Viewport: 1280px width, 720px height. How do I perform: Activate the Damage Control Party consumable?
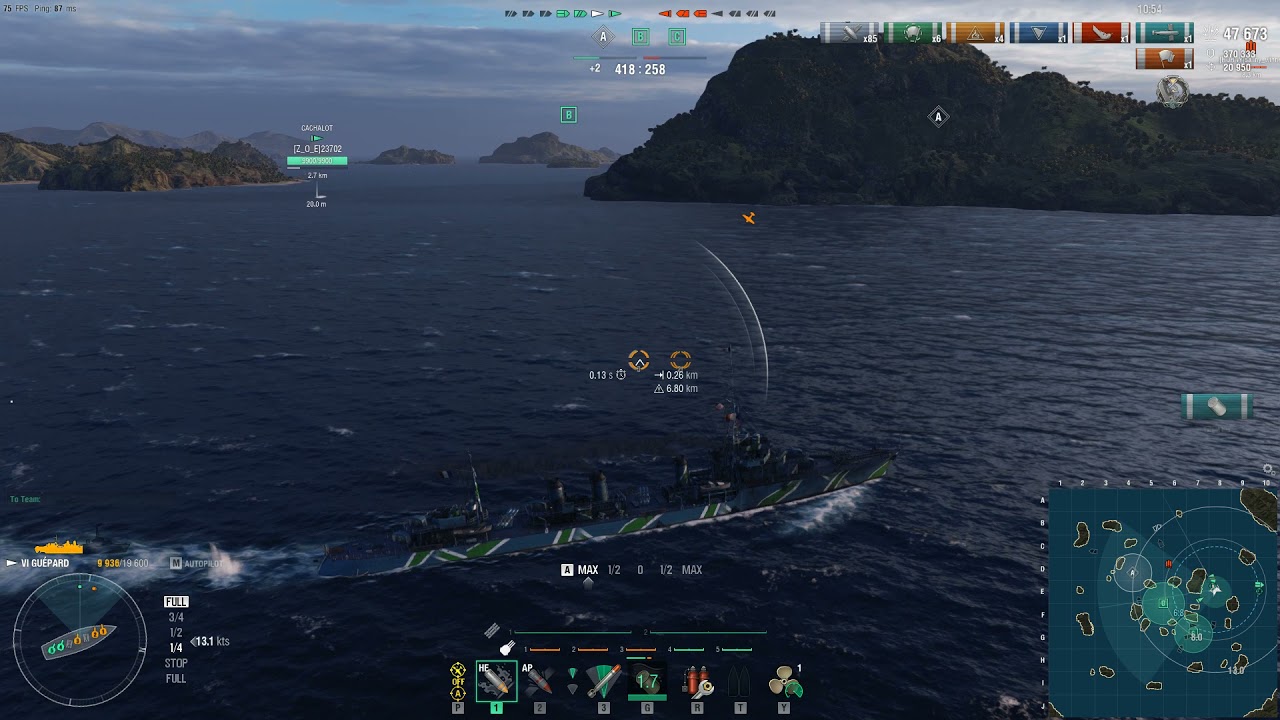pos(697,681)
